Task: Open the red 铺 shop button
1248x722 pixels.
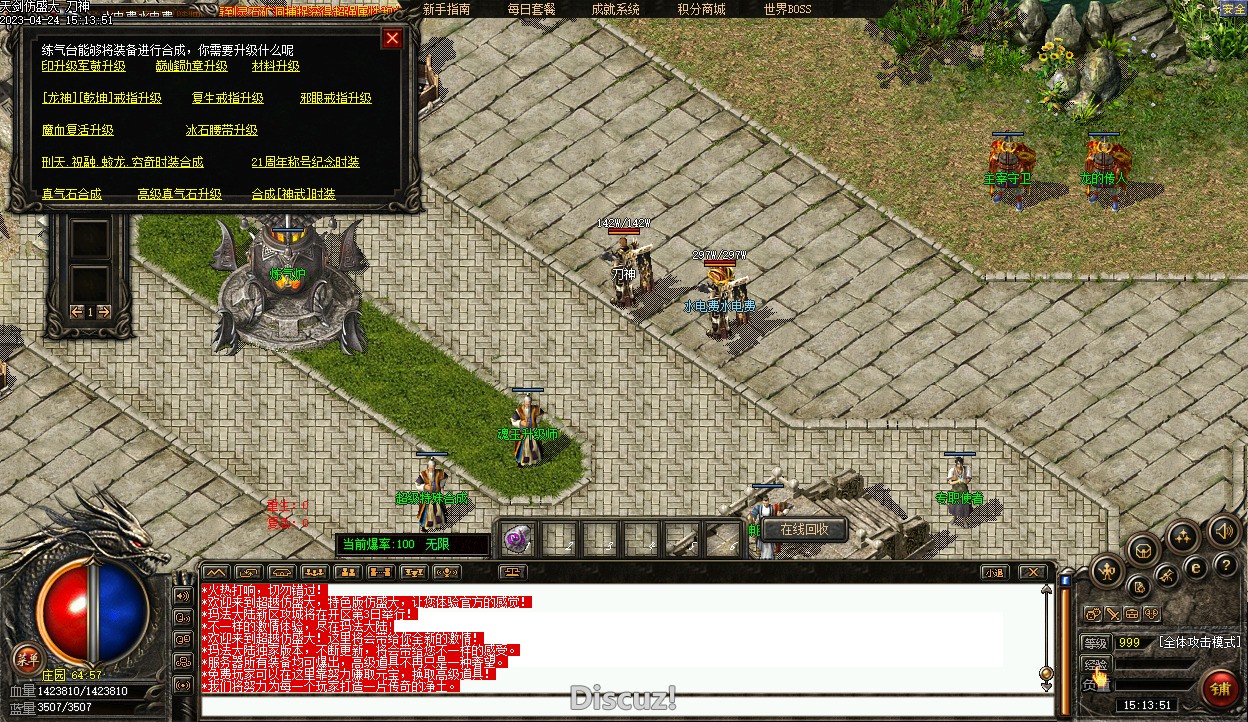Action: click(x=1220, y=689)
